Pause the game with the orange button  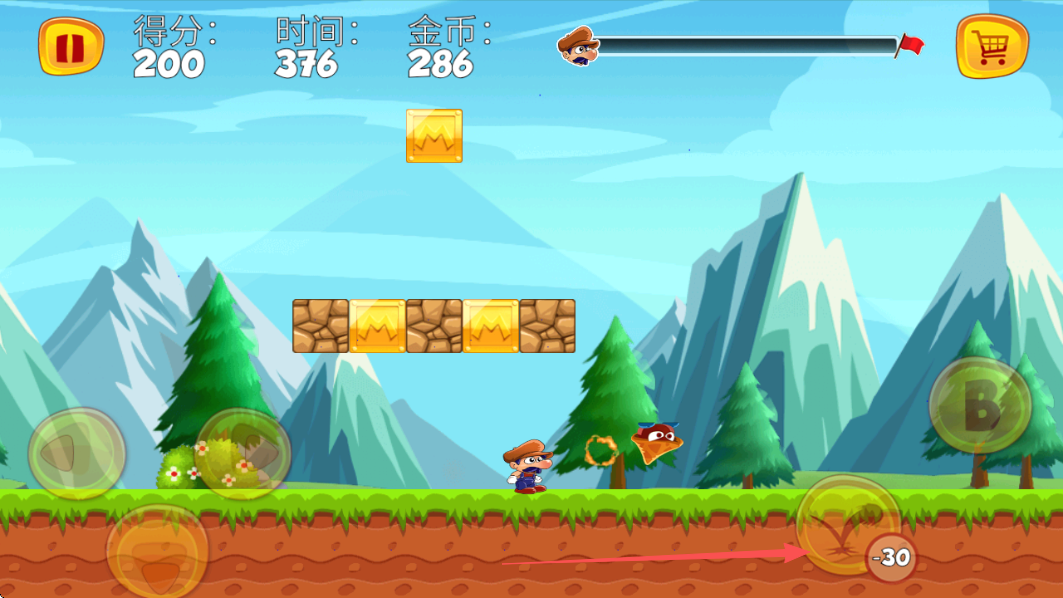(70, 46)
